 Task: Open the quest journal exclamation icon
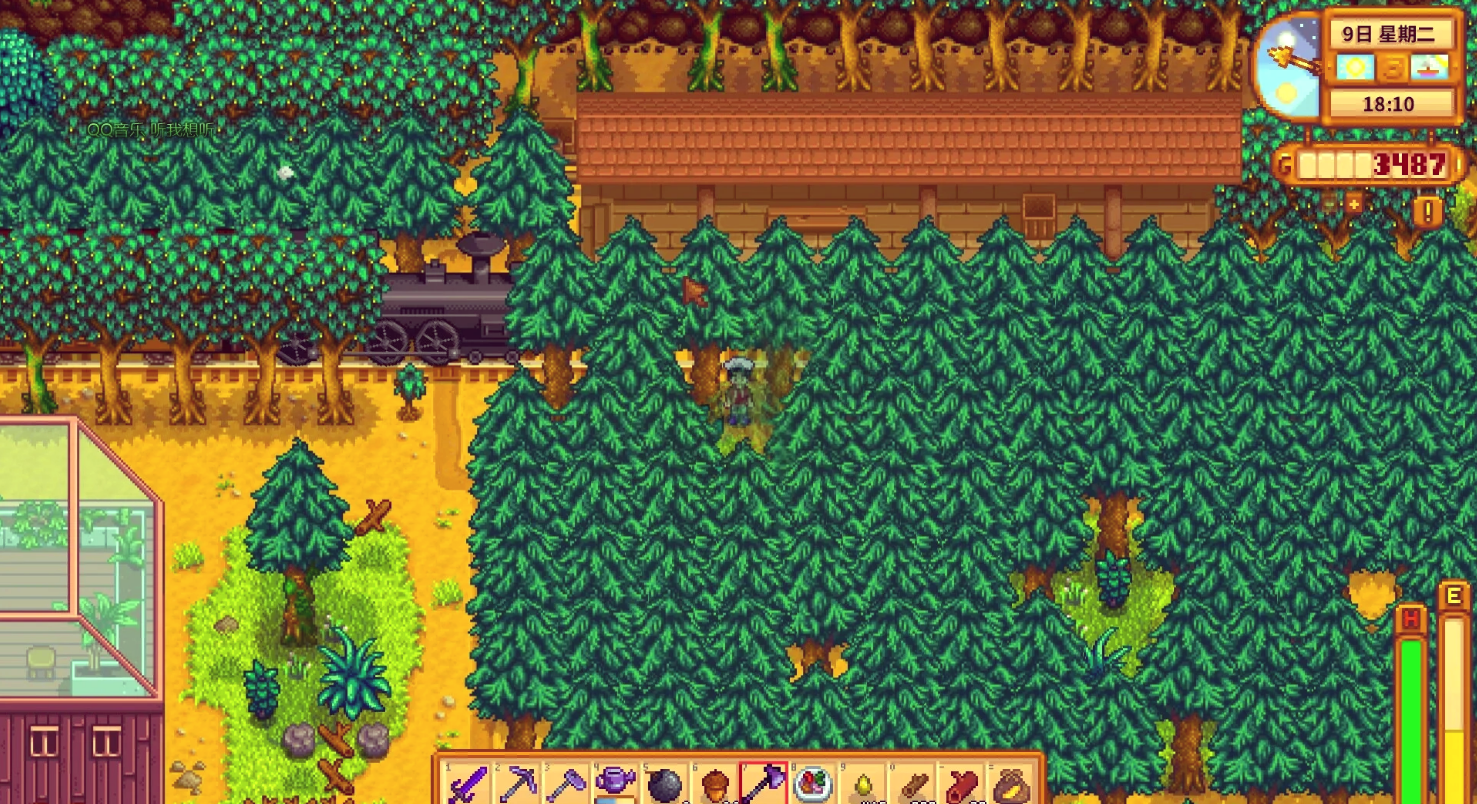click(1429, 211)
